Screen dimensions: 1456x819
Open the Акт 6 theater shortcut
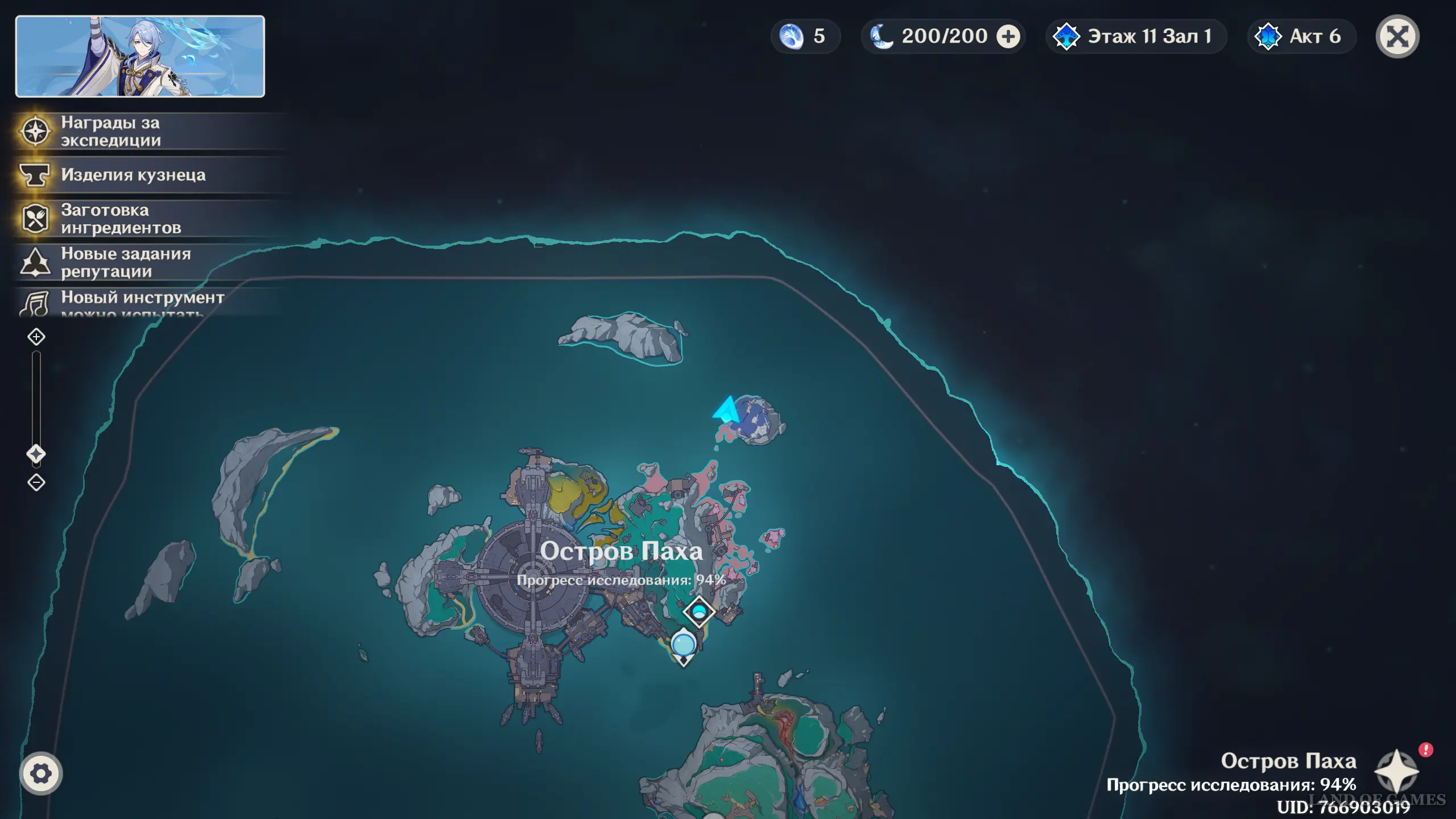pos(1301,37)
